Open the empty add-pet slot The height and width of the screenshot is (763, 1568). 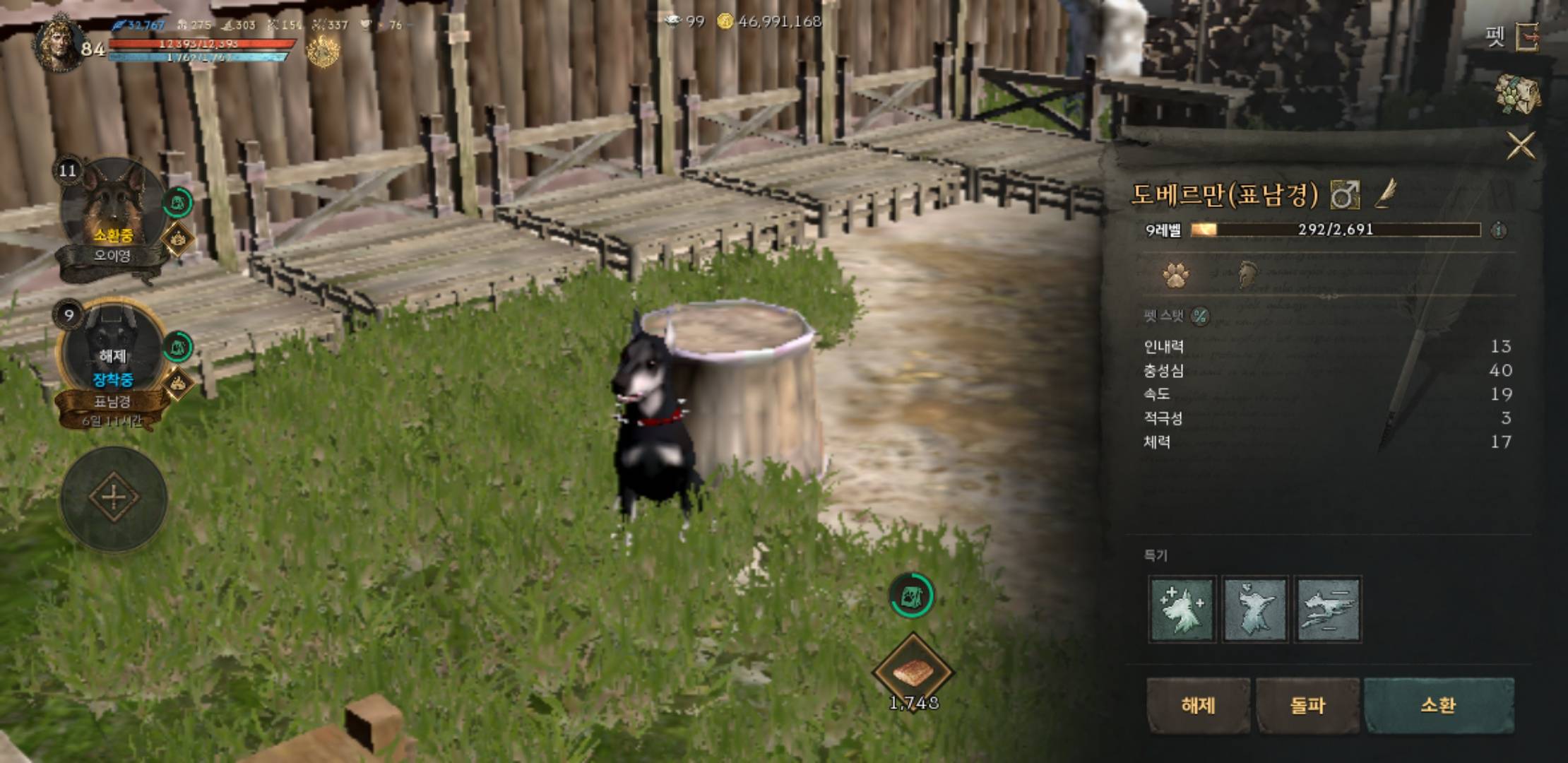114,498
